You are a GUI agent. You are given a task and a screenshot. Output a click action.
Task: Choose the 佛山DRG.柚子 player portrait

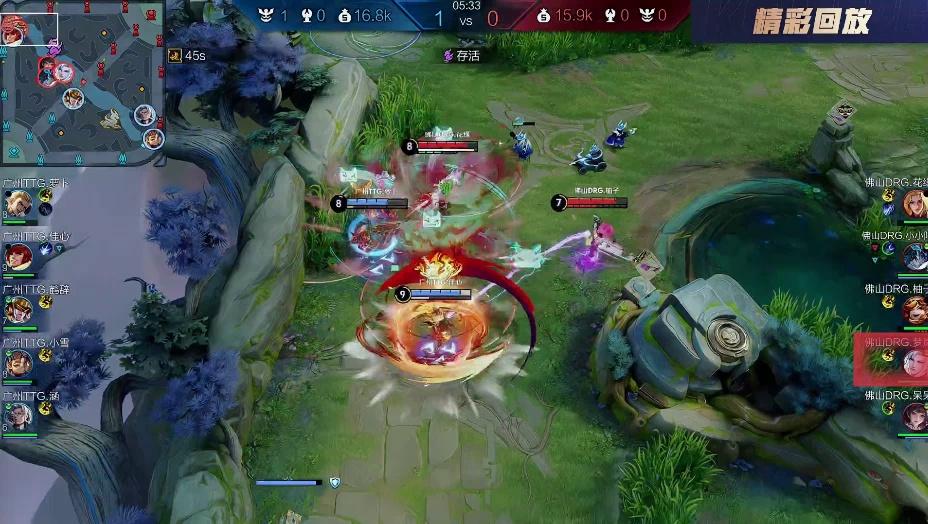pyautogui.click(x=914, y=310)
